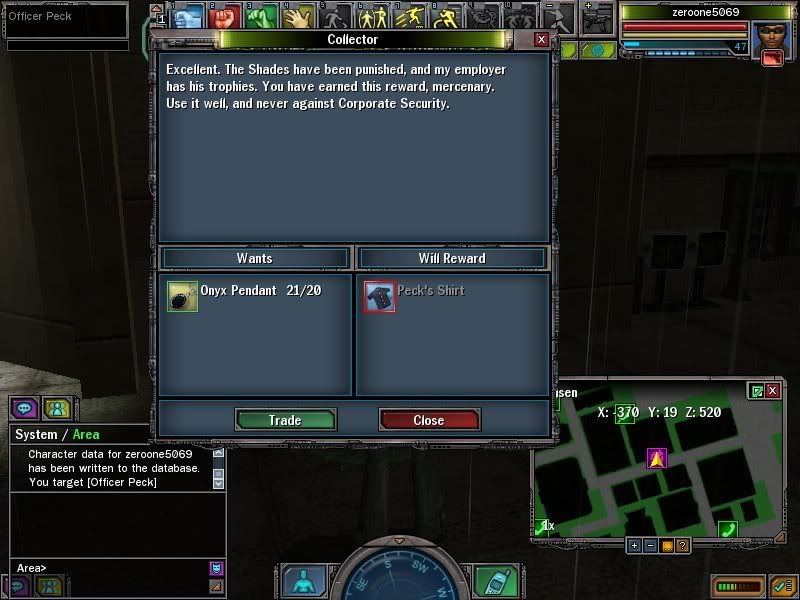Screen dimensions: 800x600
Task: Close the Collector window with the X
Action: [x=541, y=39]
